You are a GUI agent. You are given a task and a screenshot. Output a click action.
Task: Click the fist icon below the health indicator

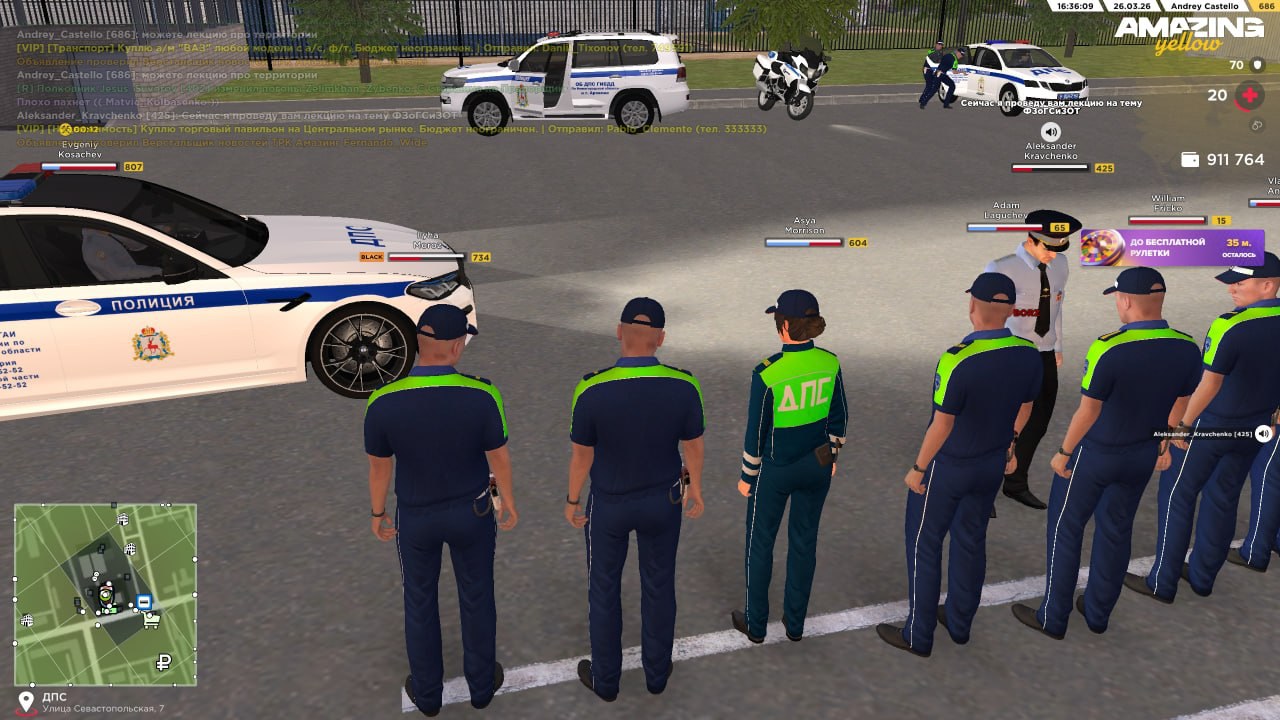coord(1257,125)
